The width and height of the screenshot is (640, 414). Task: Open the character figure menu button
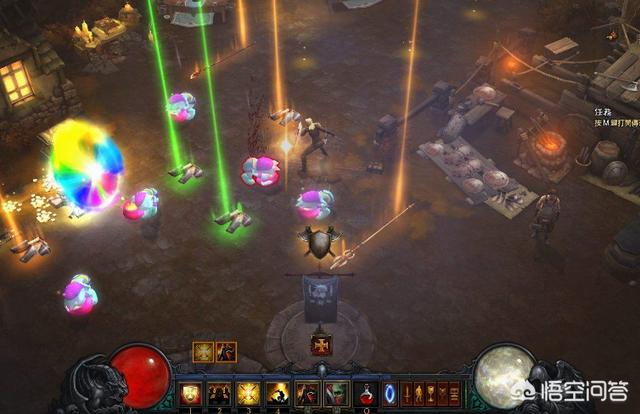[x=419, y=393]
